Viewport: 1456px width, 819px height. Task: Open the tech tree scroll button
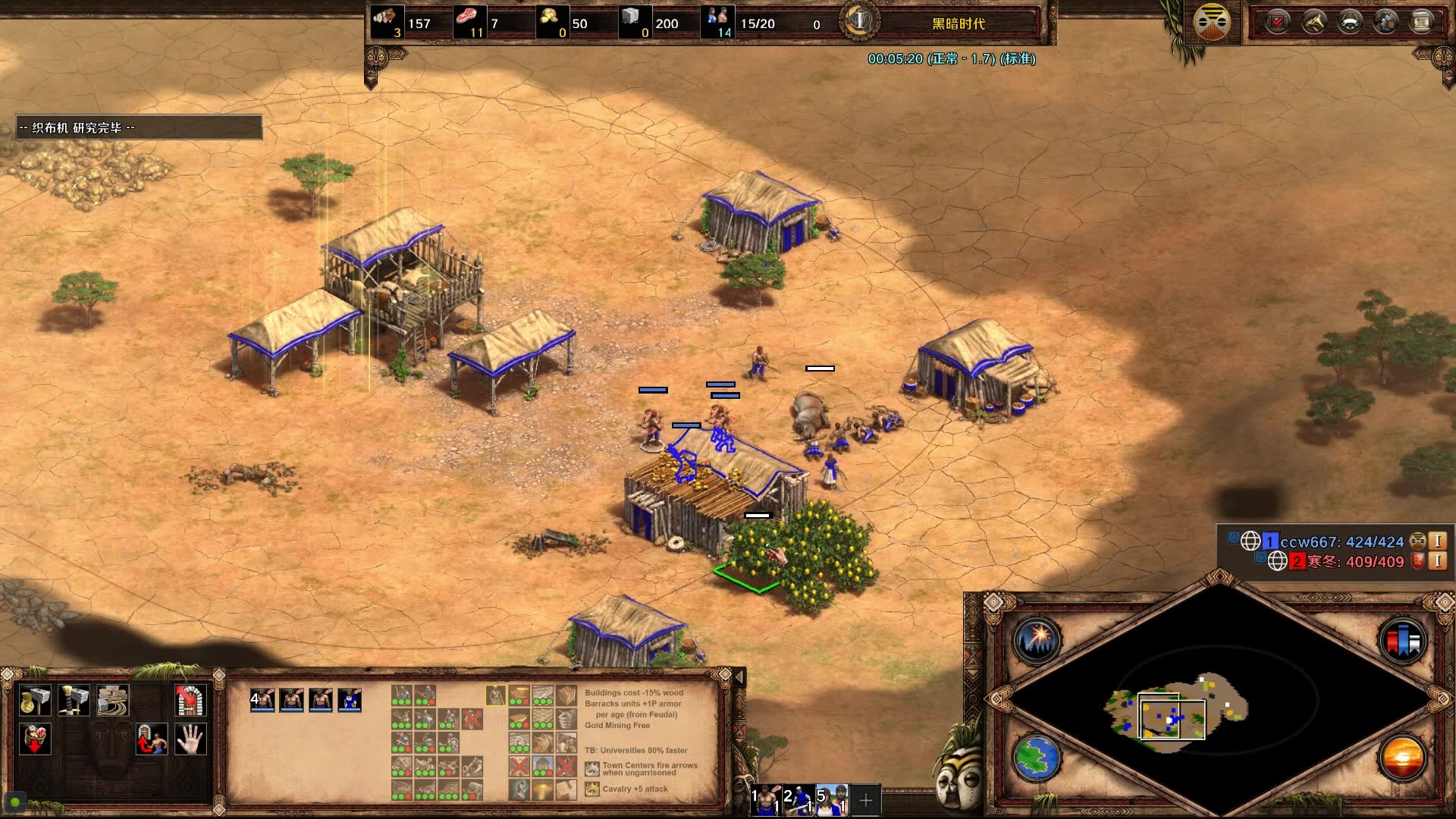click(x=1422, y=21)
